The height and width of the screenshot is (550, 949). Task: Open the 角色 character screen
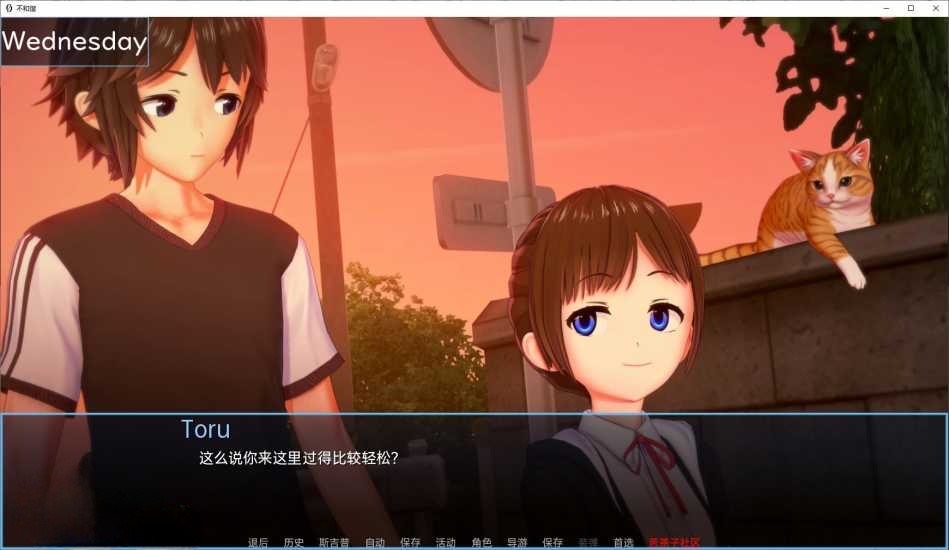pos(481,543)
